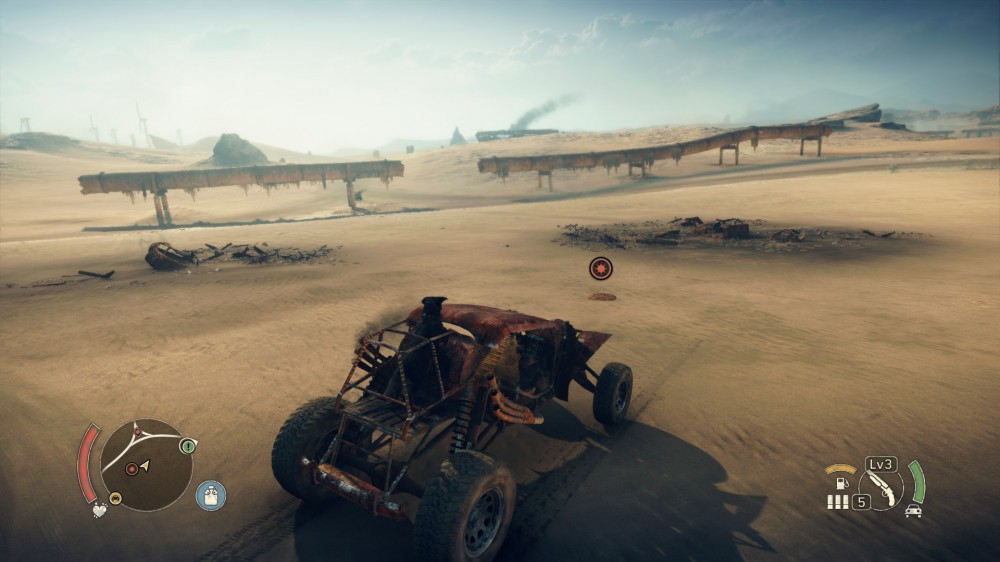Select the green exclamation marker on minimap
The image size is (1000, 562).
point(187,446)
